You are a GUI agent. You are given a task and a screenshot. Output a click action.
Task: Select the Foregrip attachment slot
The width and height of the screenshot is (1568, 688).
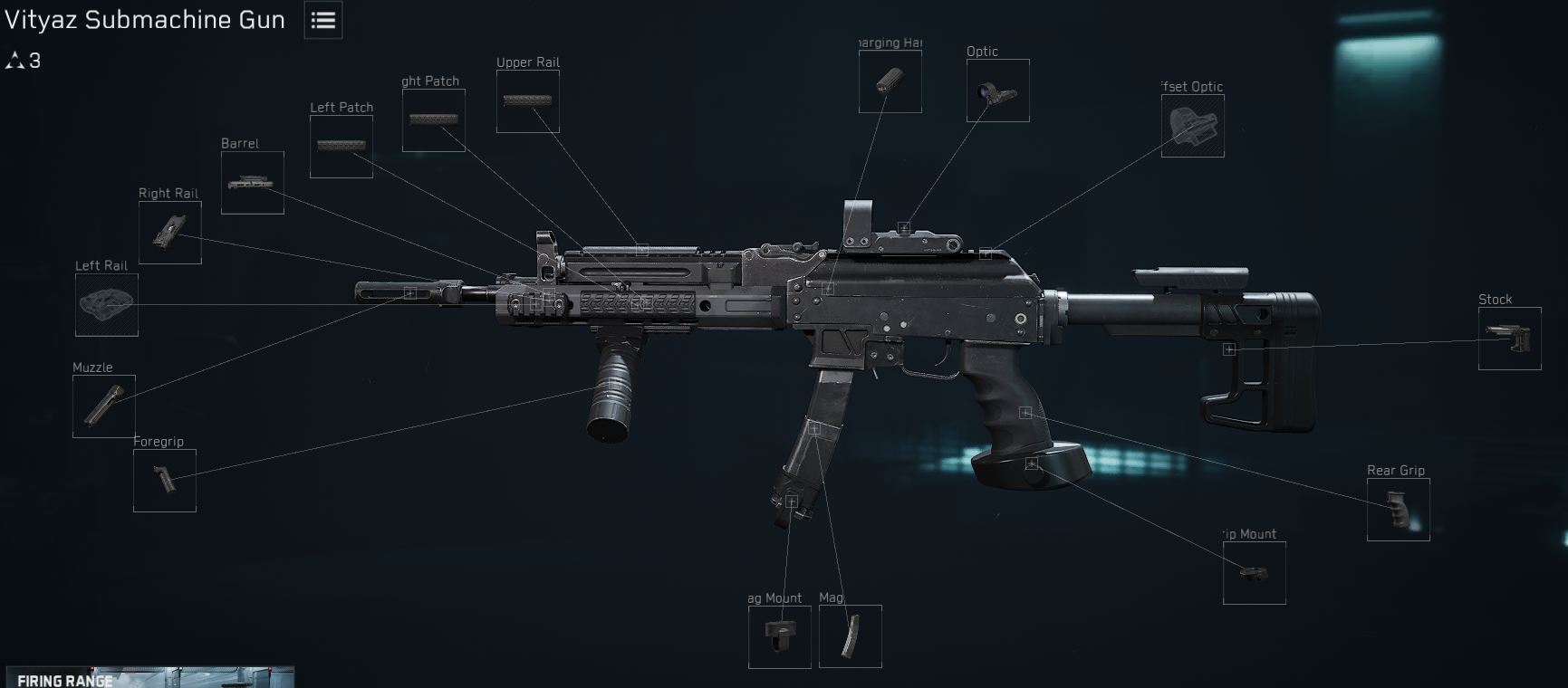pyautogui.click(x=164, y=480)
